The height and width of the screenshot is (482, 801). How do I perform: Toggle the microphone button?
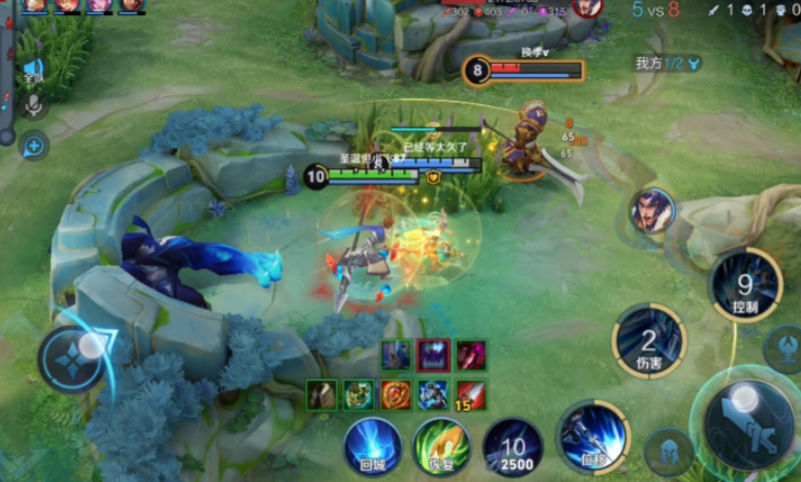(33, 105)
